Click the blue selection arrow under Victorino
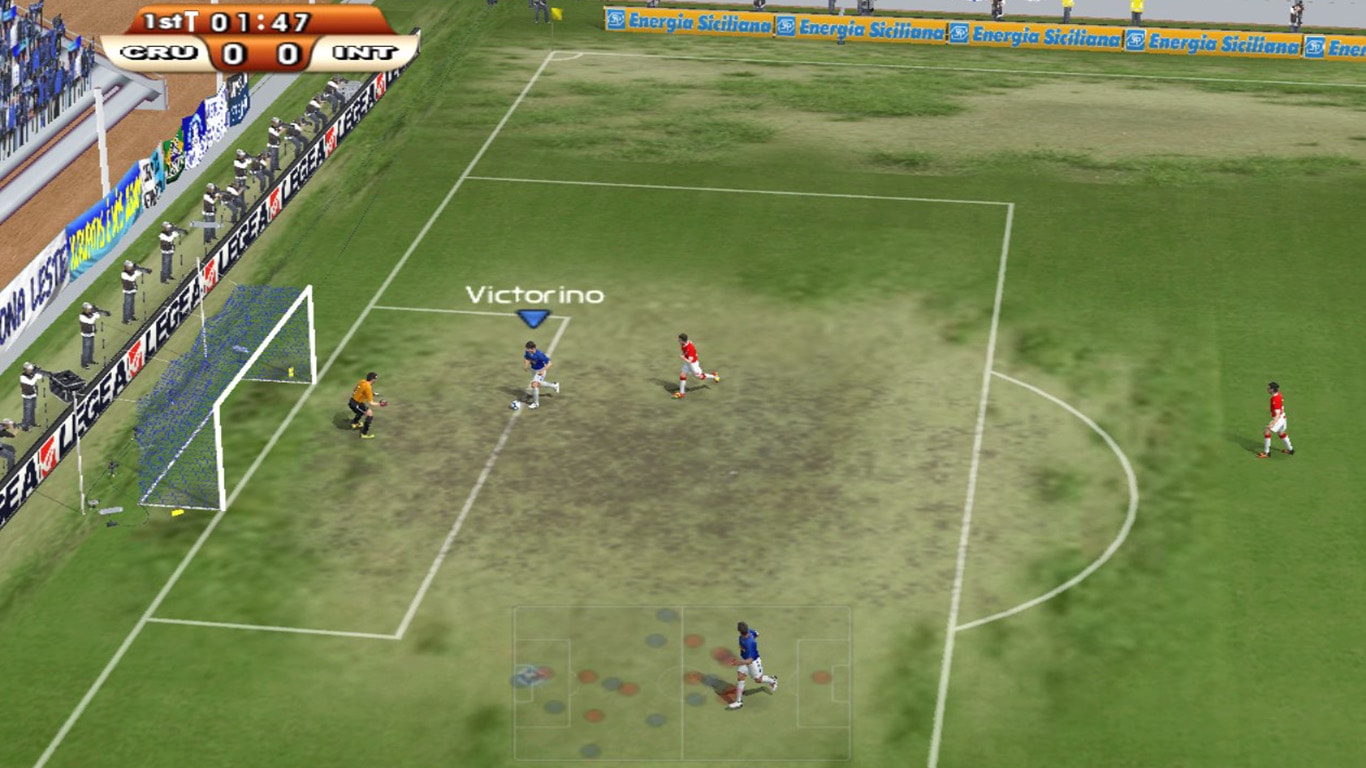This screenshot has height=768, width=1366. pyautogui.click(x=534, y=316)
